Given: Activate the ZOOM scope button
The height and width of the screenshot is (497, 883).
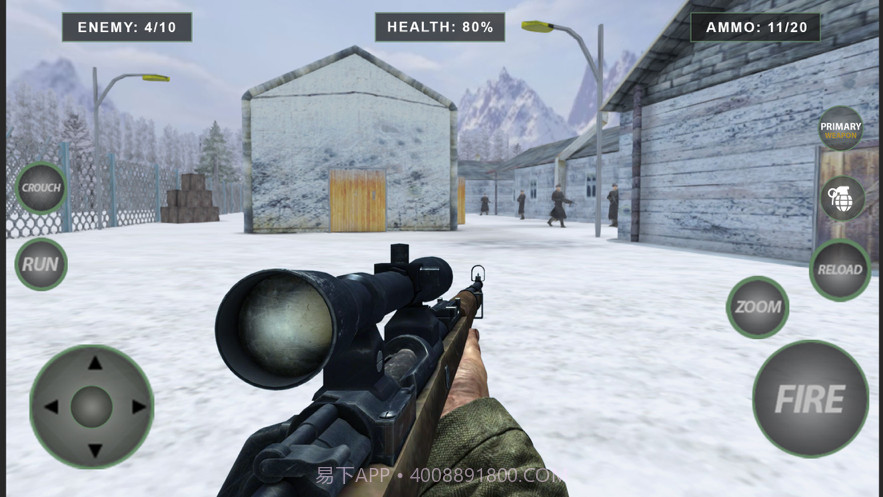Looking at the screenshot, I should (757, 307).
